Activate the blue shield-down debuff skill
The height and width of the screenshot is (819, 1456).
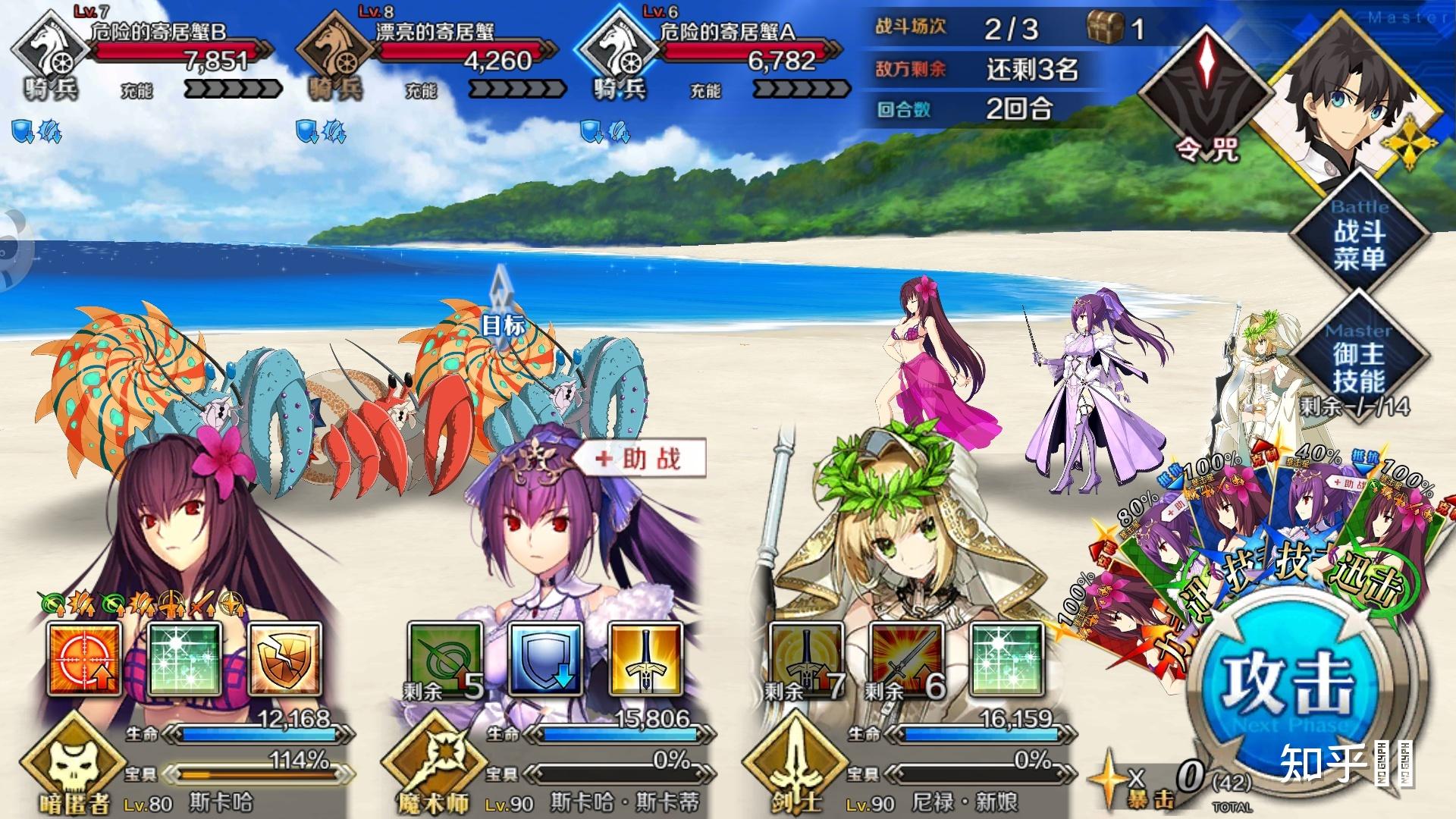click(x=545, y=659)
